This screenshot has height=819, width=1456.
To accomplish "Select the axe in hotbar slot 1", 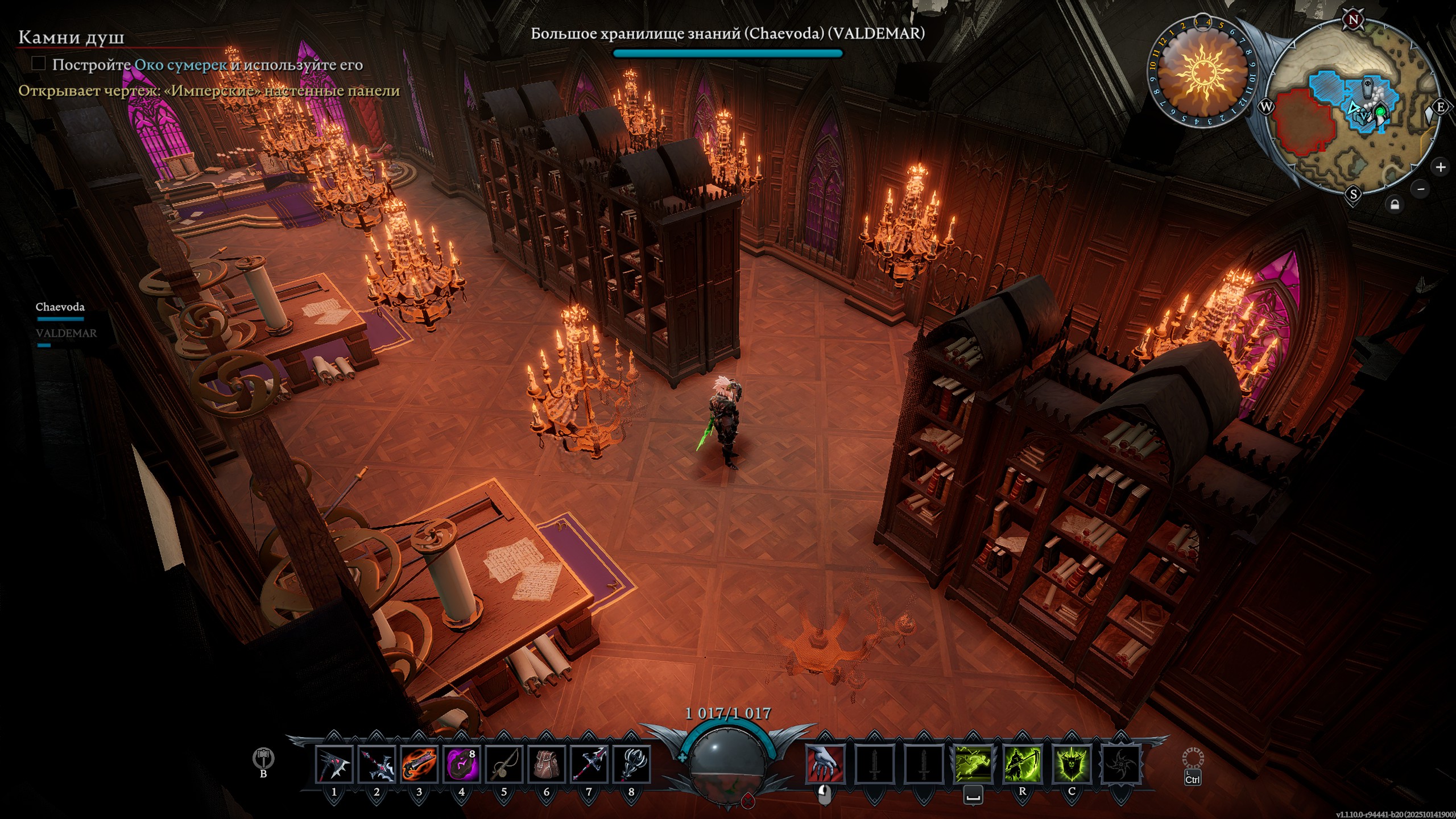I will (x=334, y=764).
